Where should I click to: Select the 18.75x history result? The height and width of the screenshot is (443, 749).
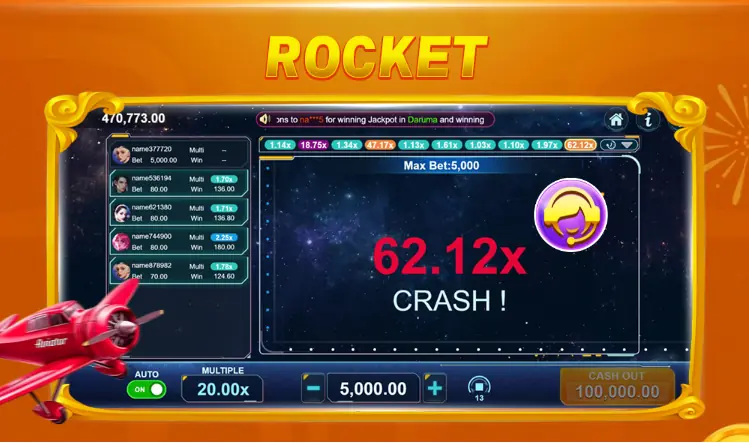(314, 145)
